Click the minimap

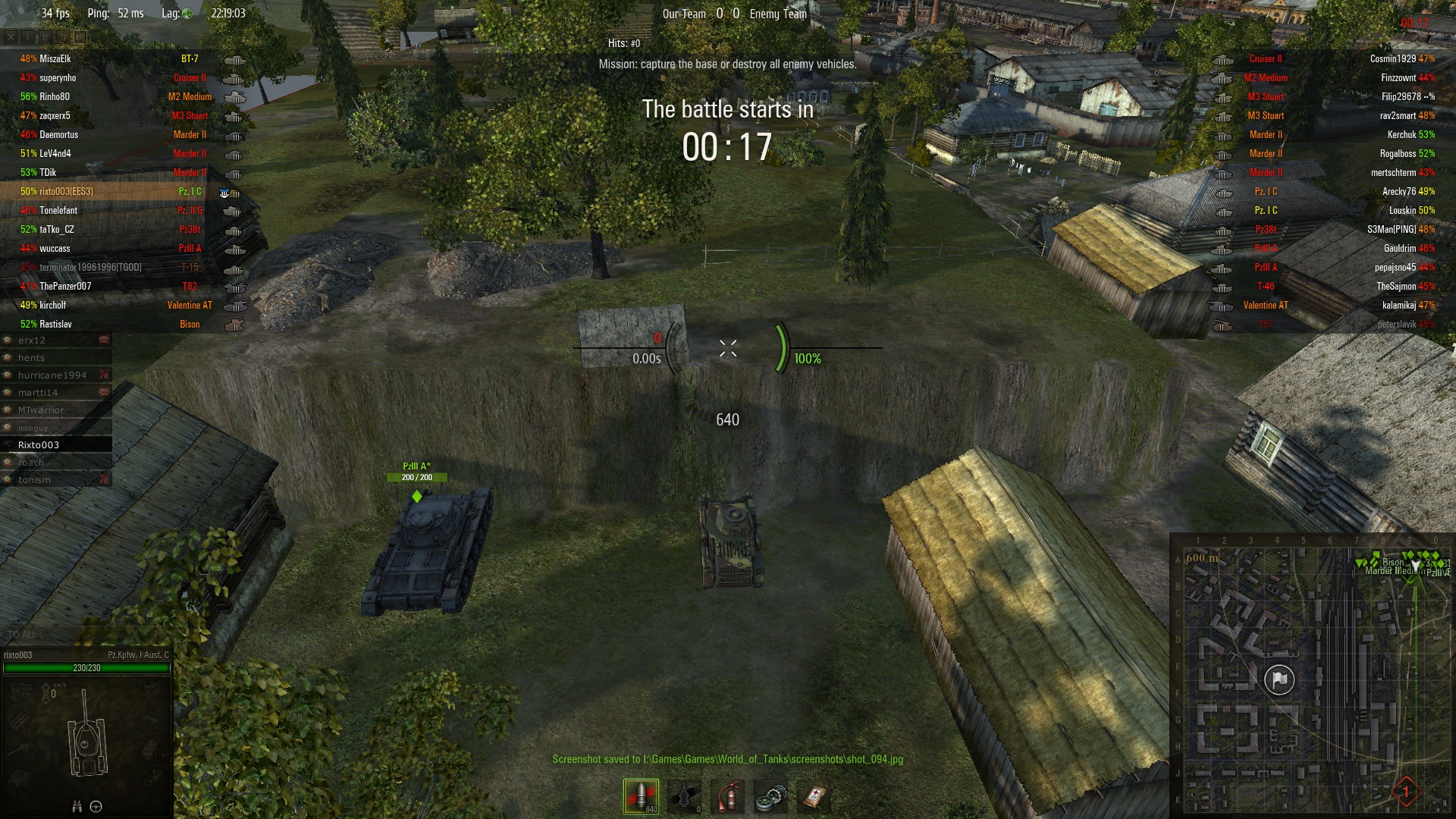tap(1312, 675)
